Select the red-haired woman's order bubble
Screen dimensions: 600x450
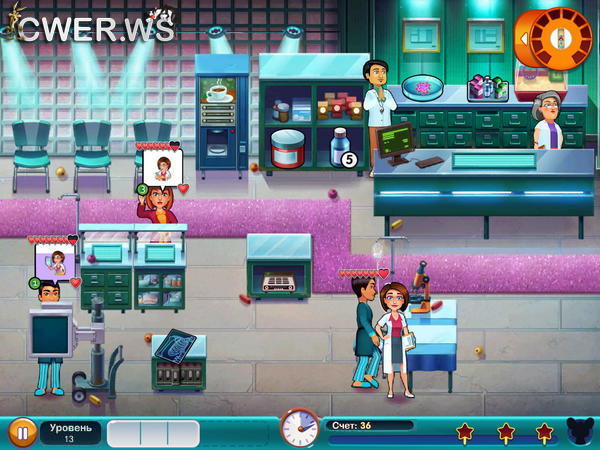(x=159, y=168)
